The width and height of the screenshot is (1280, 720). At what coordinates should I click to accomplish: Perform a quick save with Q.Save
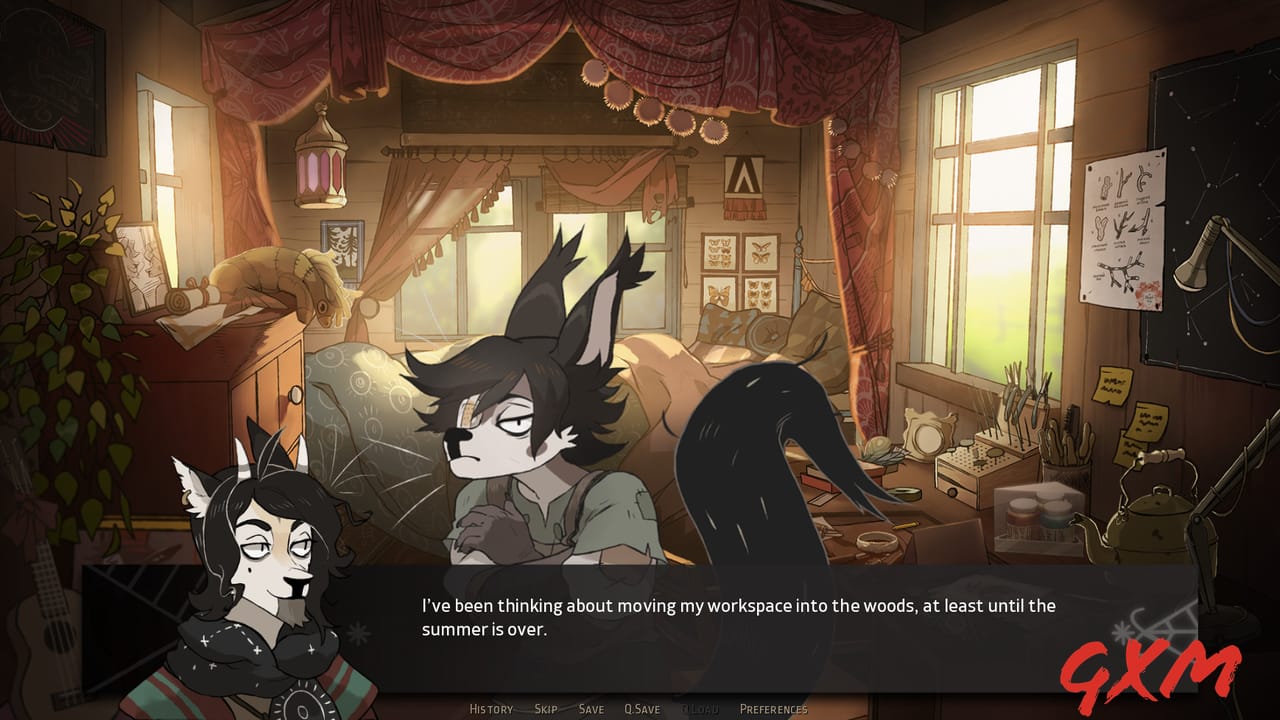642,708
